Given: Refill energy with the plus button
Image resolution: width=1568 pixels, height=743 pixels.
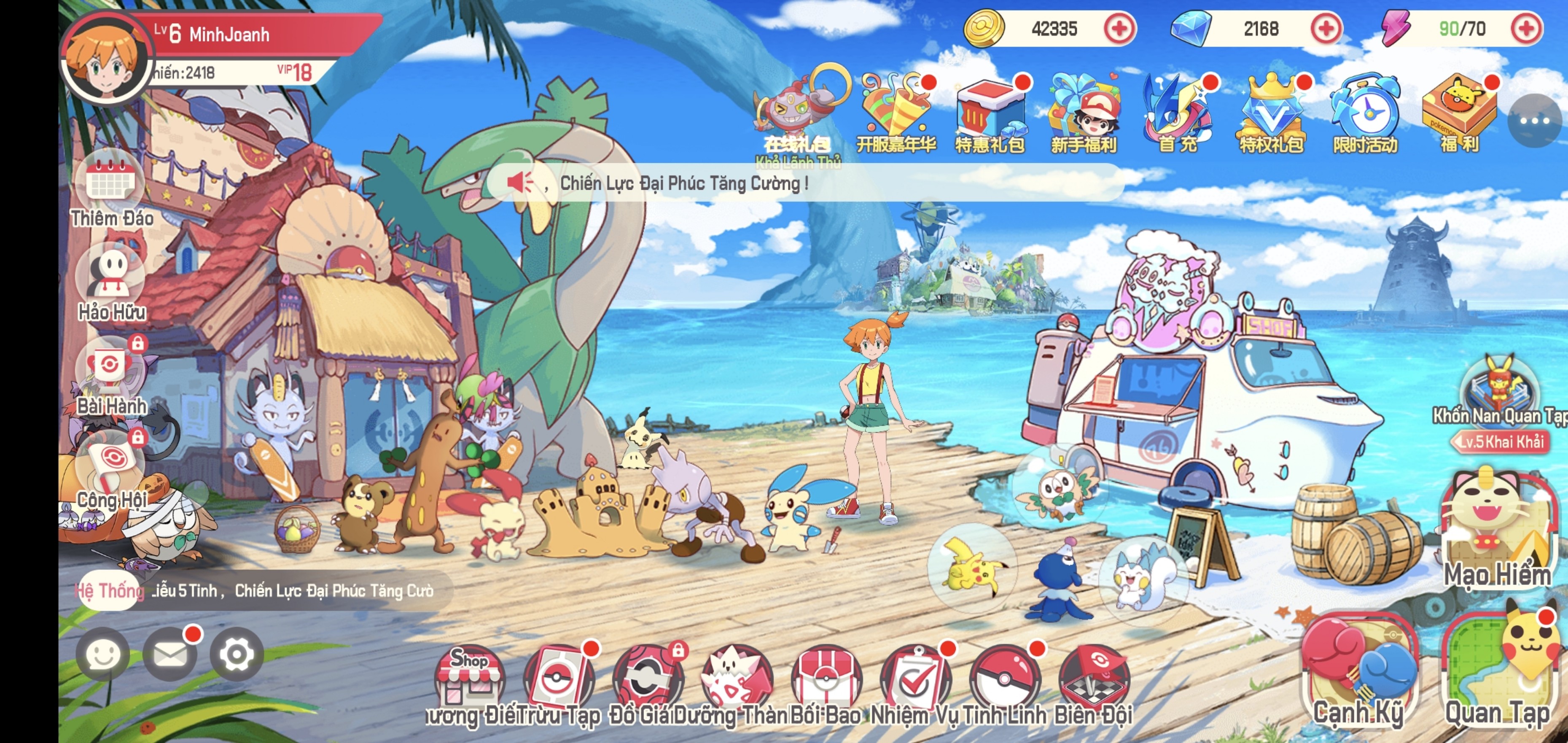Looking at the screenshot, I should click(1525, 29).
